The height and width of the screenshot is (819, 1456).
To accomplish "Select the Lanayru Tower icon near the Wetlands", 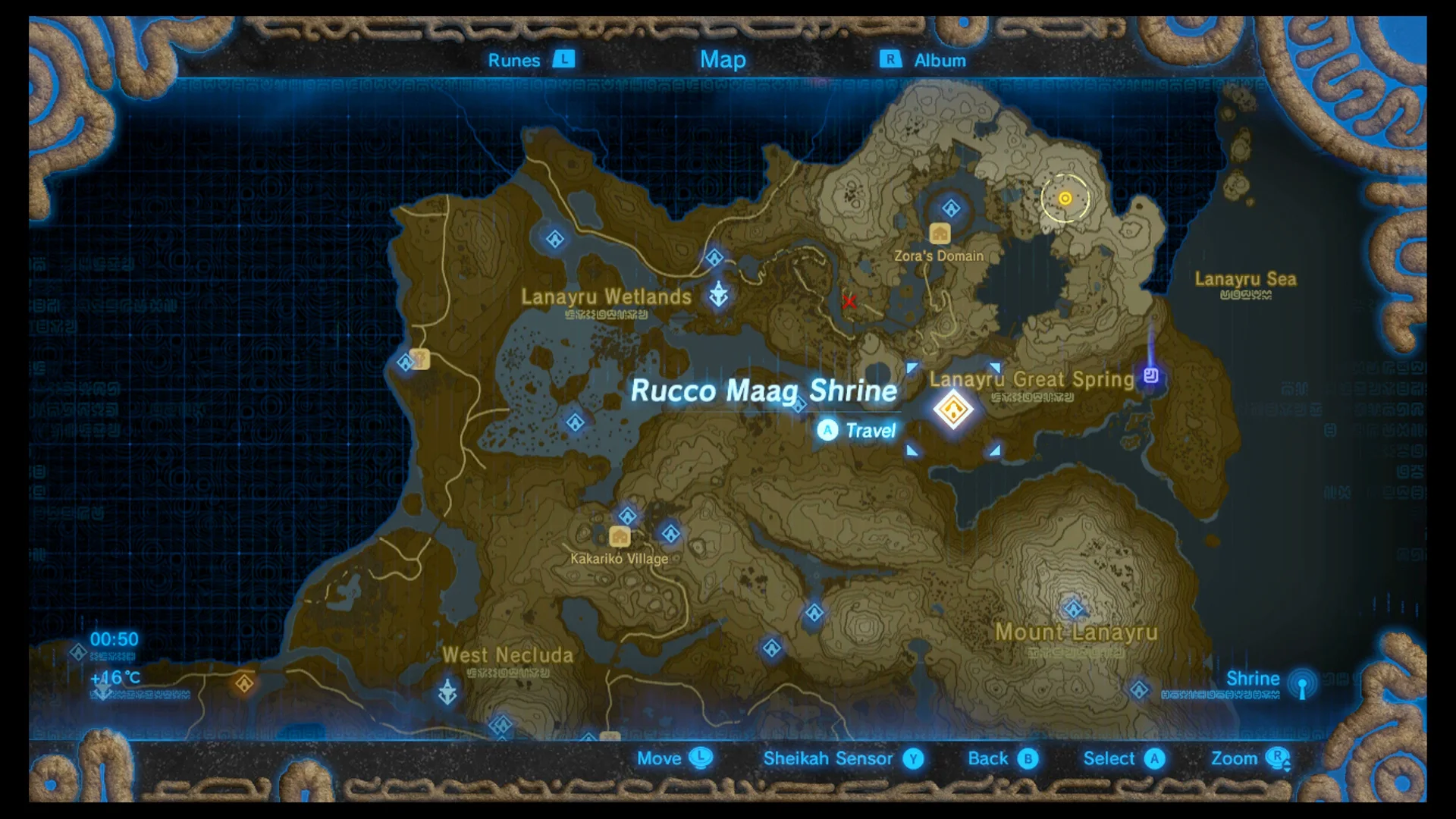I will click(719, 292).
